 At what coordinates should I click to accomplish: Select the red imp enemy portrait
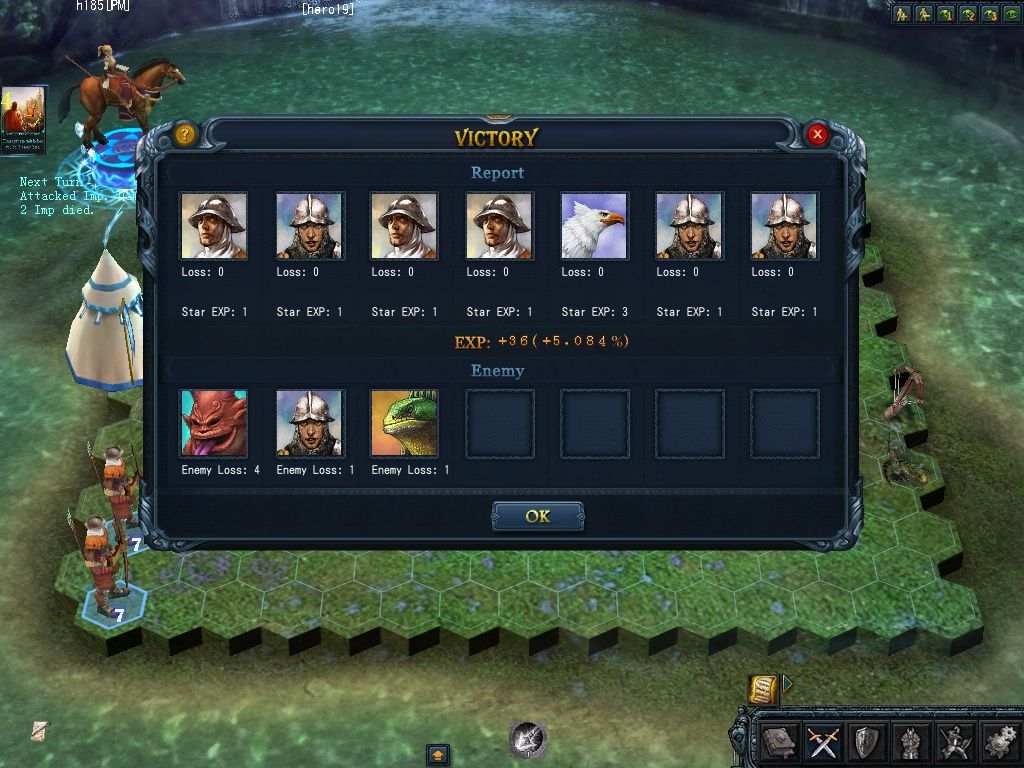tap(214, 423)
